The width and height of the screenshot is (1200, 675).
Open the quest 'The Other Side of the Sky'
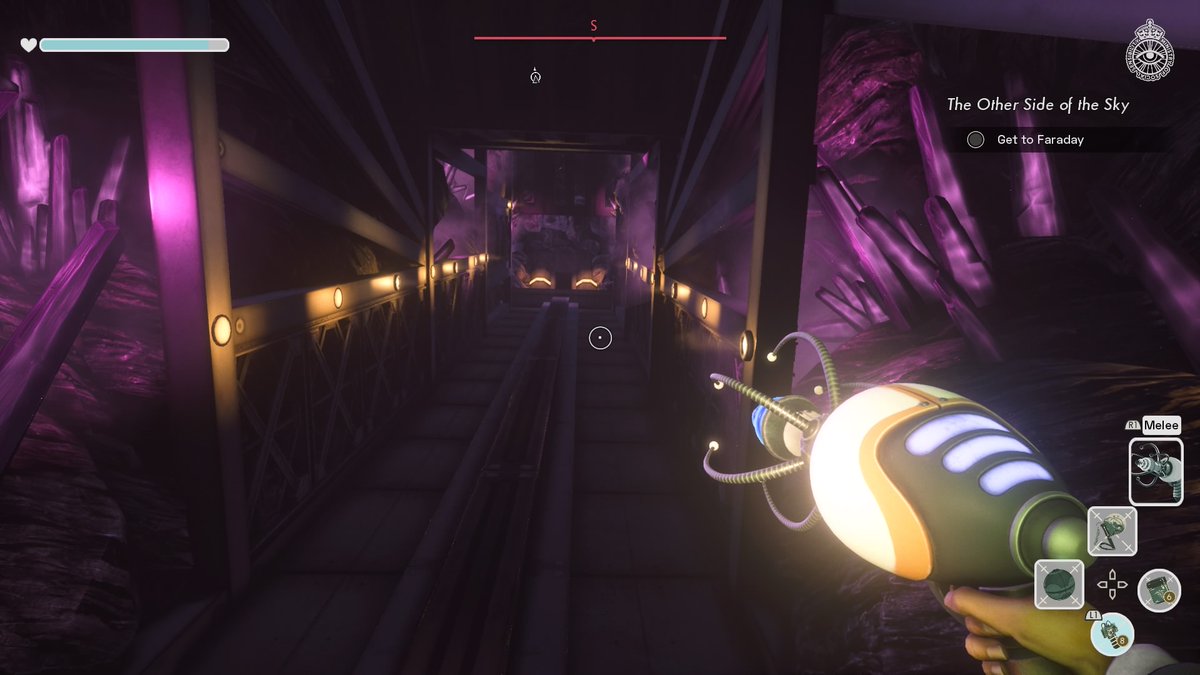(x=1037, y=104)
